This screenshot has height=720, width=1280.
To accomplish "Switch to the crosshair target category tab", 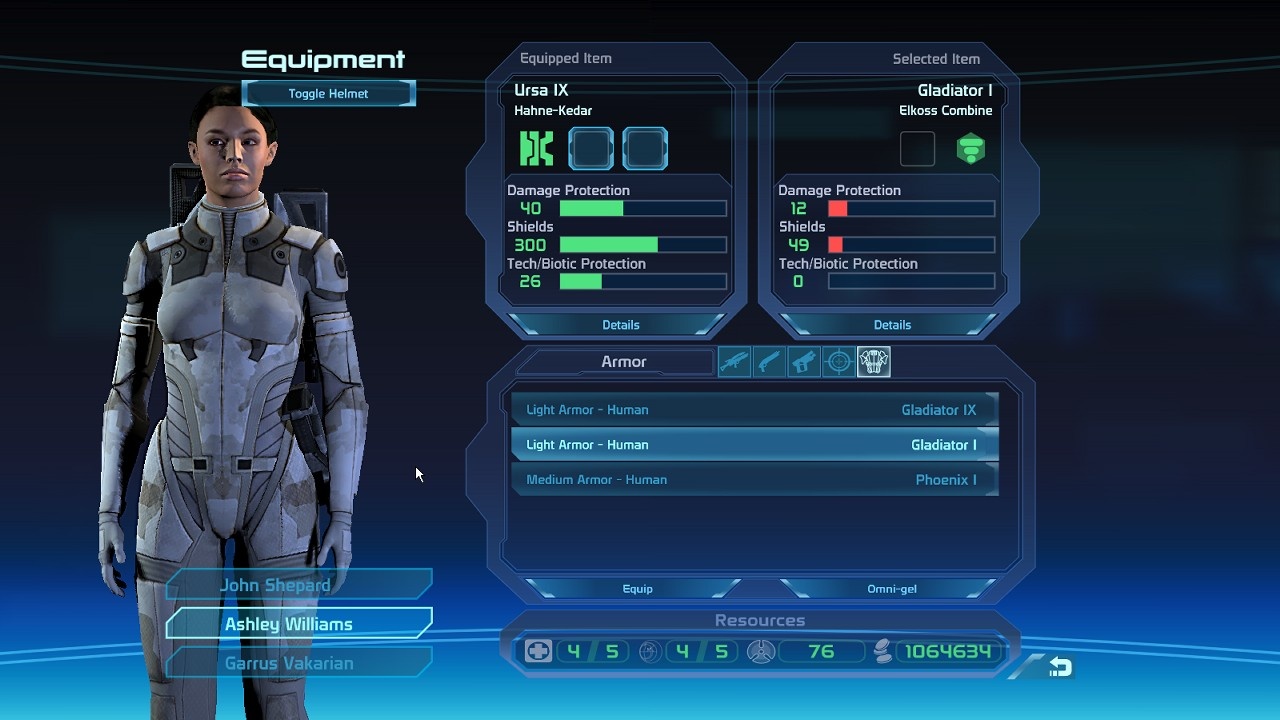I will 839,362.
